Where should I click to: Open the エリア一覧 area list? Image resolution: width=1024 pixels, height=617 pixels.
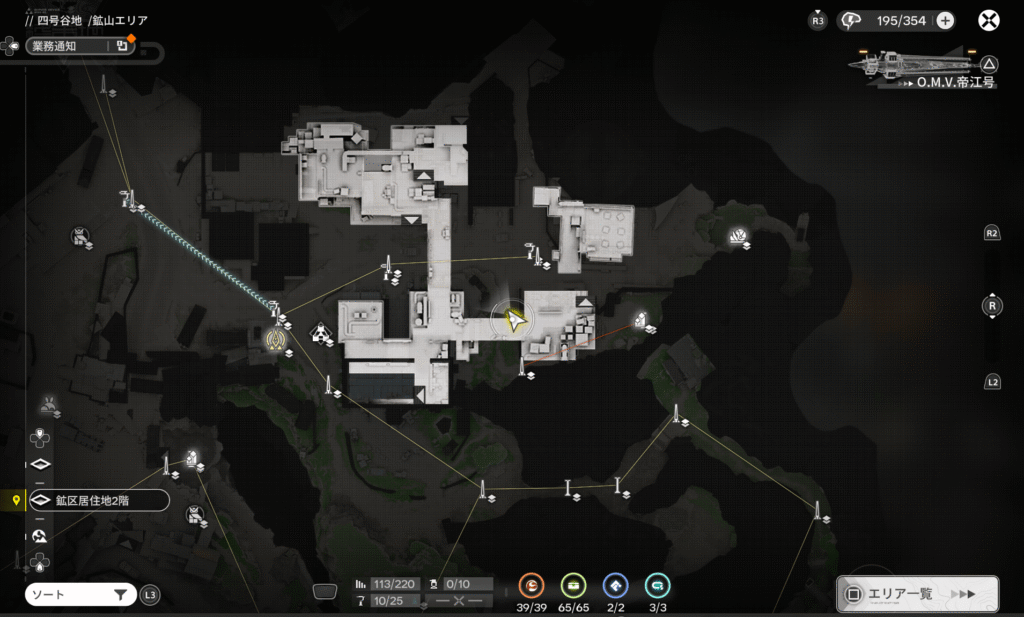916,594
